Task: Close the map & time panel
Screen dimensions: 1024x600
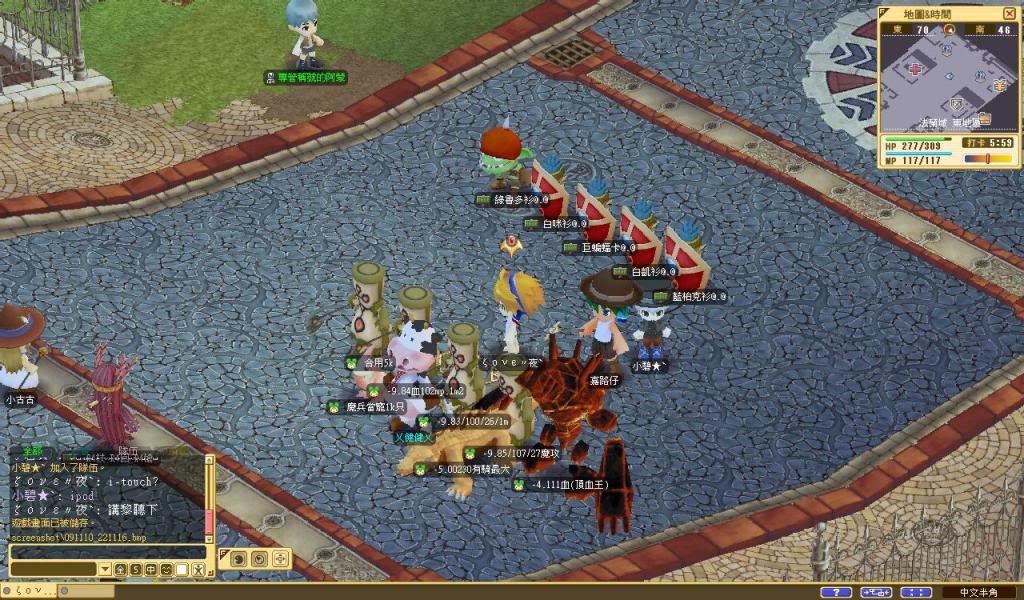Action: coord(1011,14)
